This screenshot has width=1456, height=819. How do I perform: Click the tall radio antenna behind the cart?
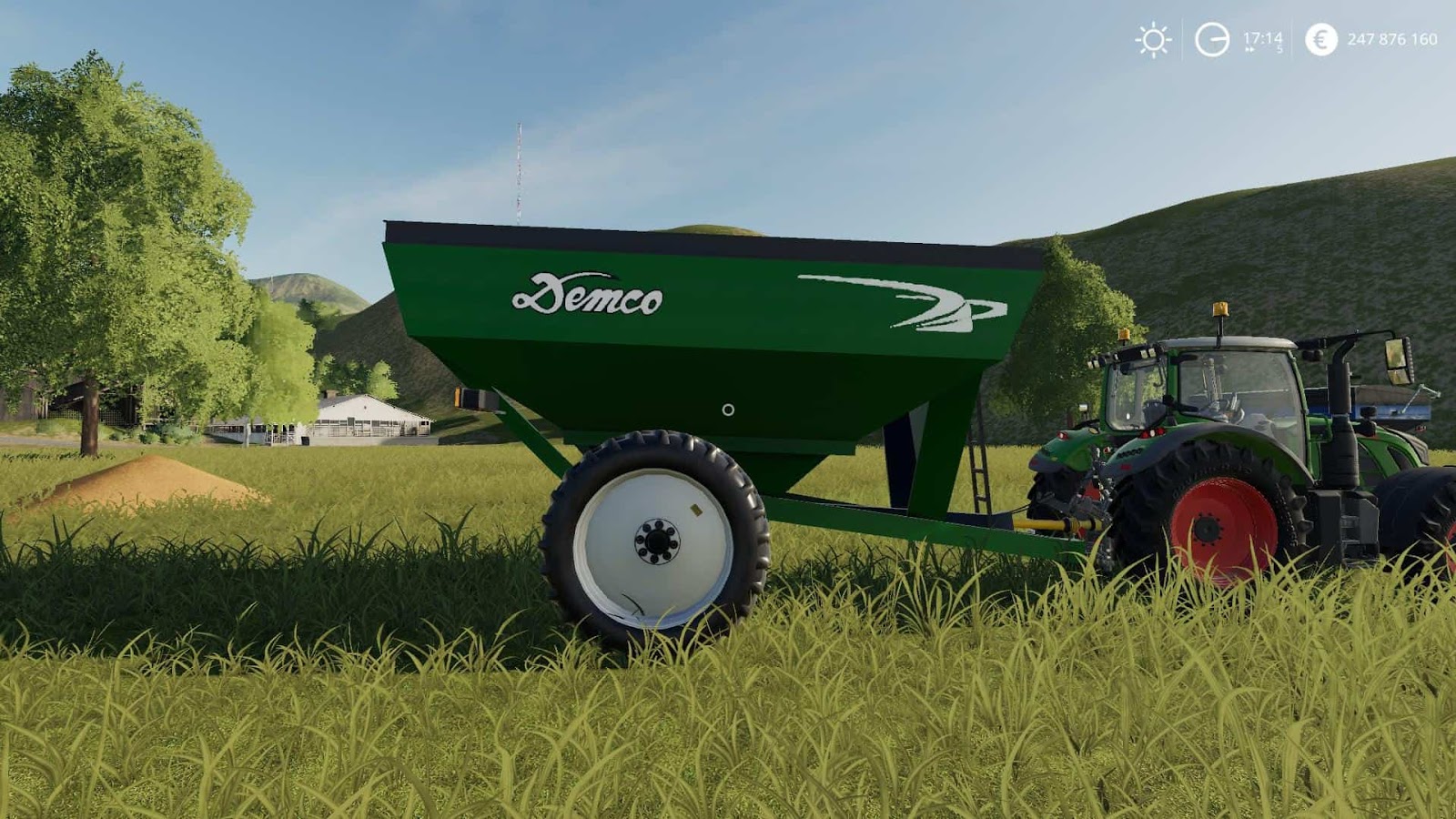pyautogui.click(x=517, y=173)
